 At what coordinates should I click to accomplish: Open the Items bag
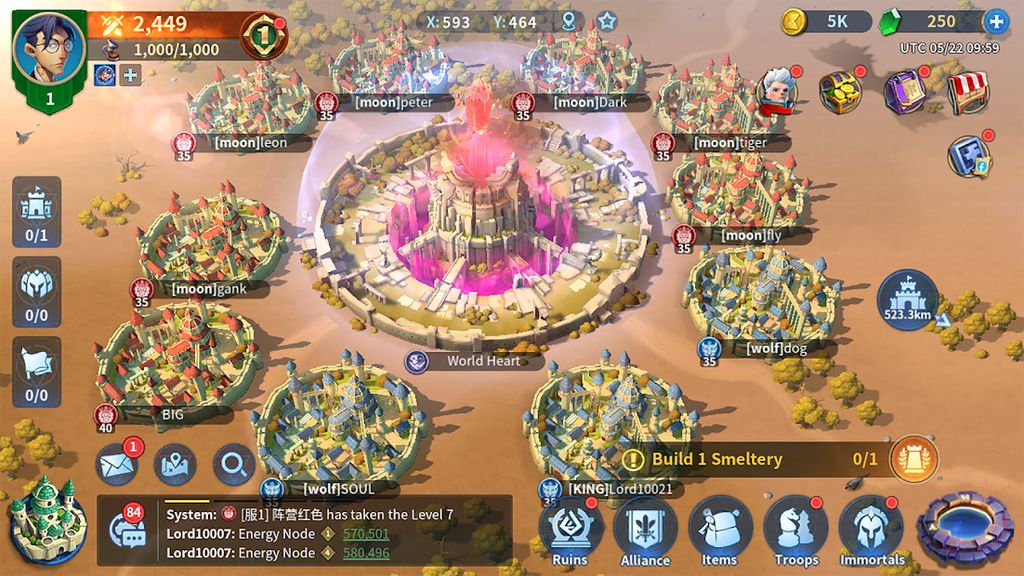720,530
